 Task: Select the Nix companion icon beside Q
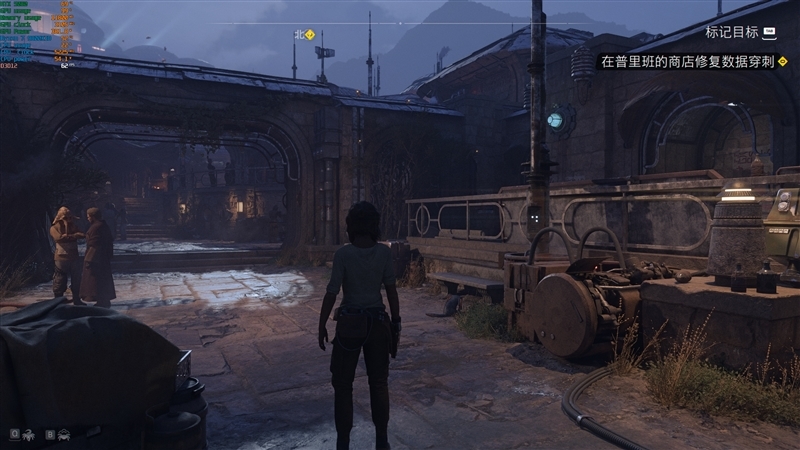point(30,434)
